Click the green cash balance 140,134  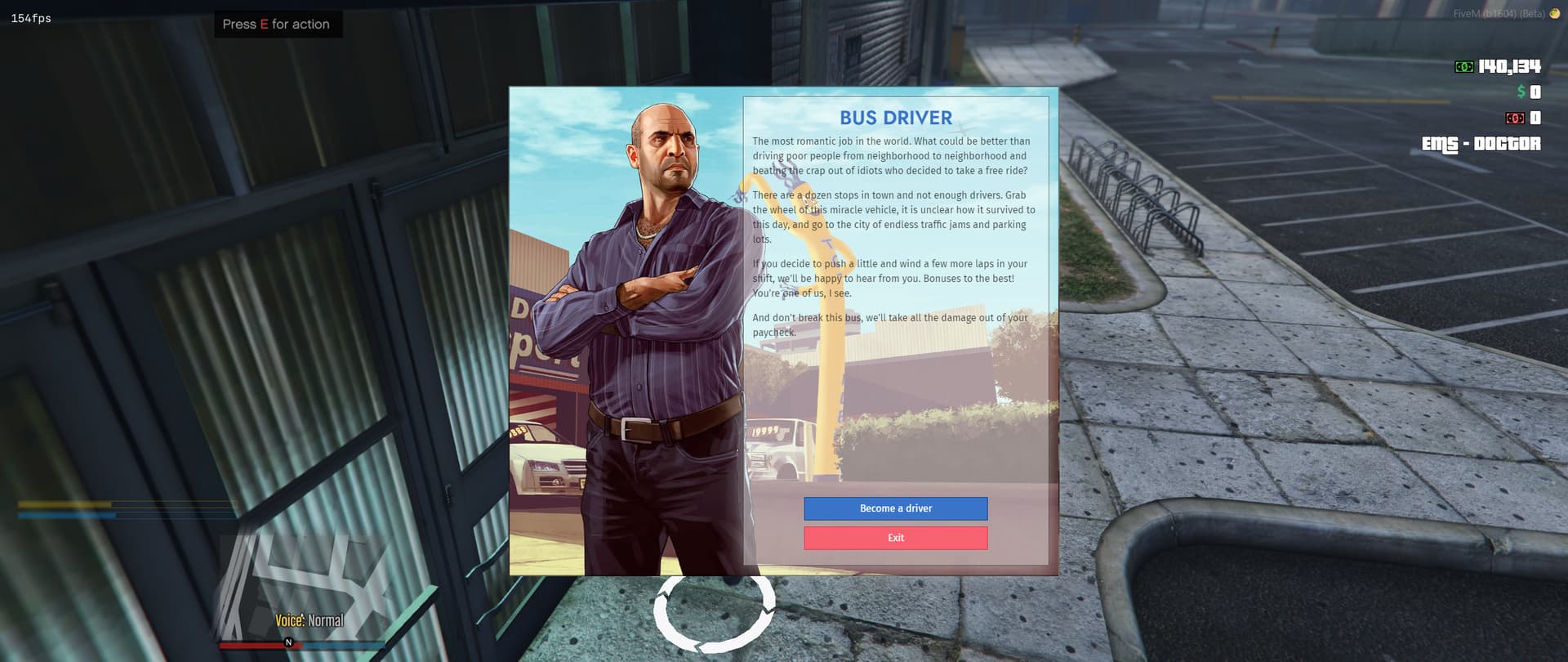1510,66
